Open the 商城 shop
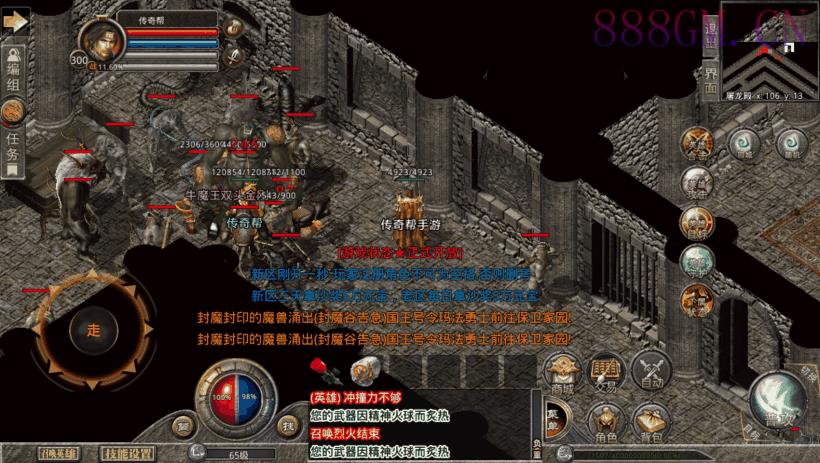Screen dimensions: 820x463 [561, 373]
